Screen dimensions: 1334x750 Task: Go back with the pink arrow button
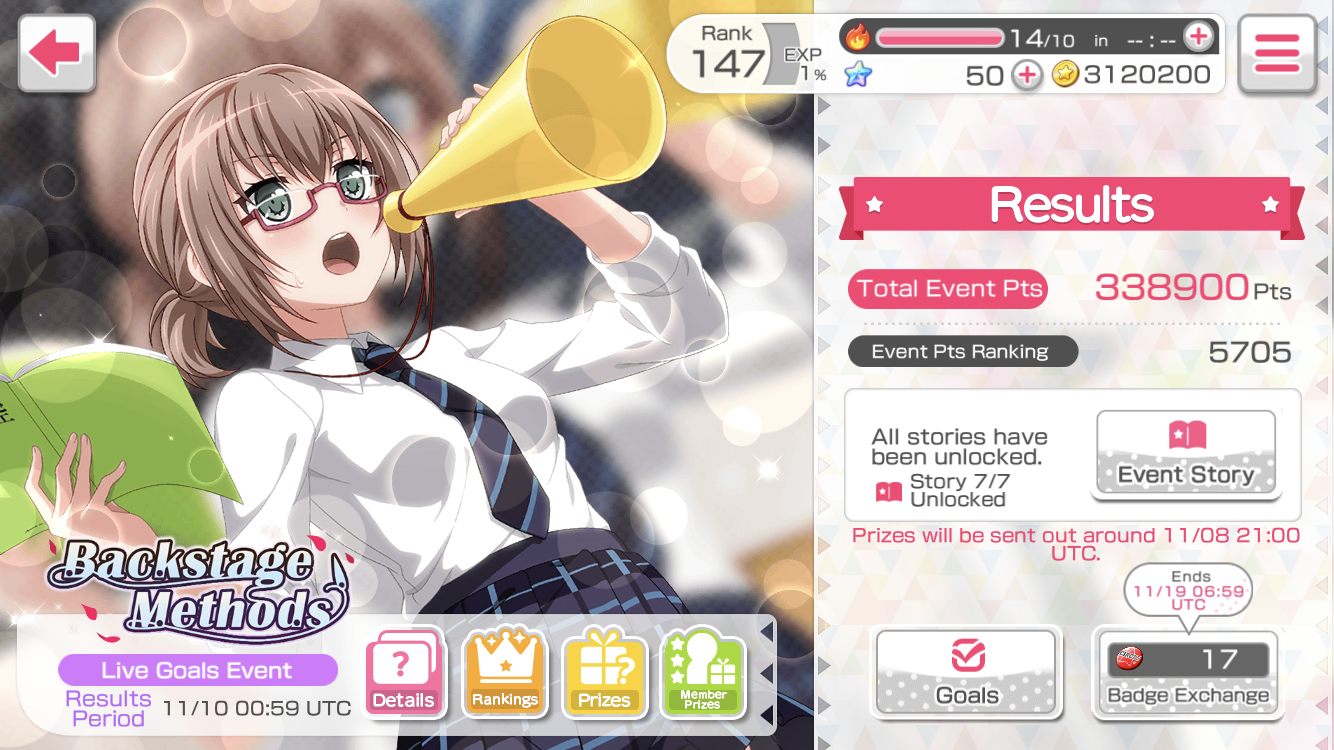tap(56, 53)
